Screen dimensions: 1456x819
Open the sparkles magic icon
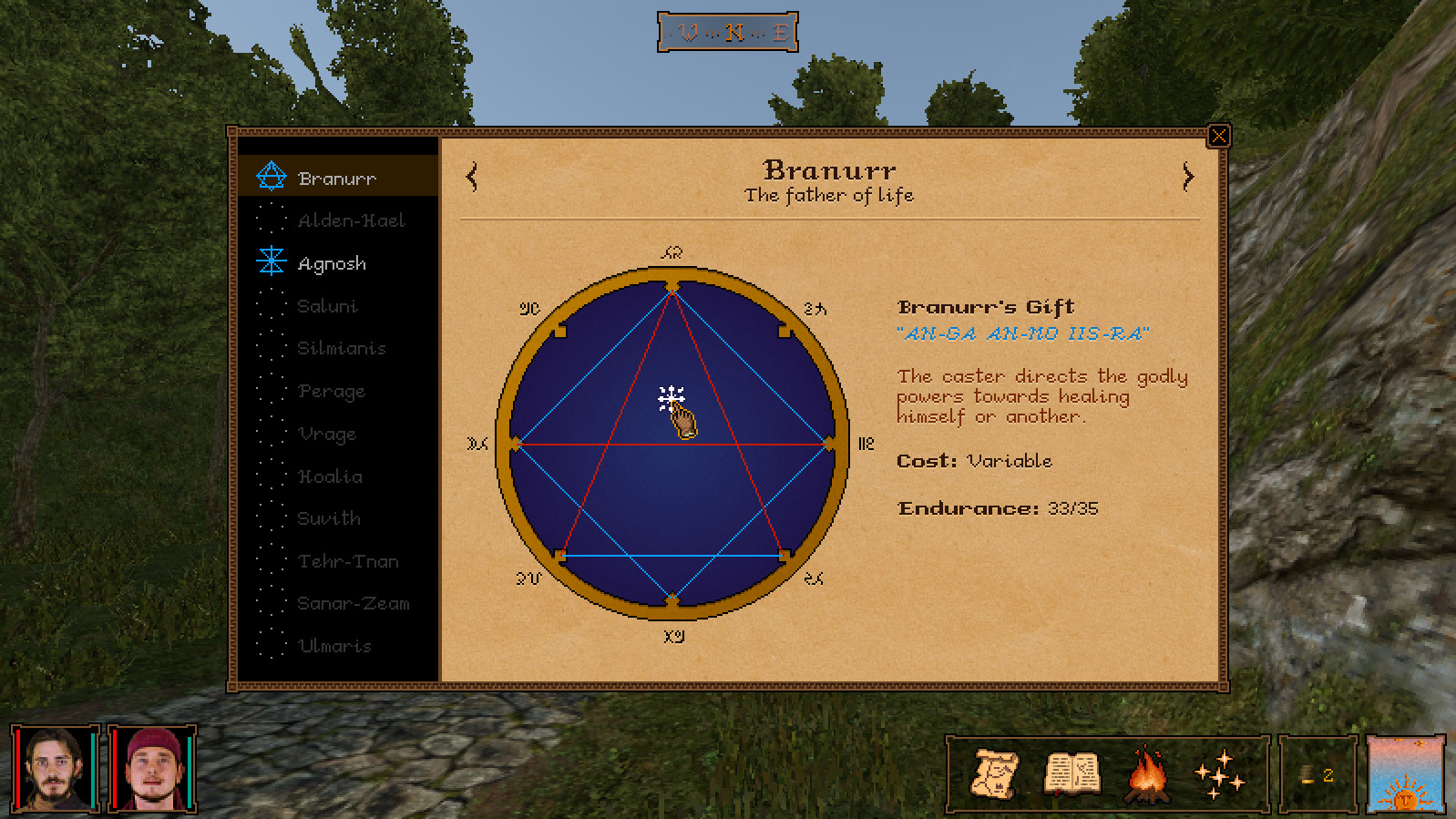1221,776
